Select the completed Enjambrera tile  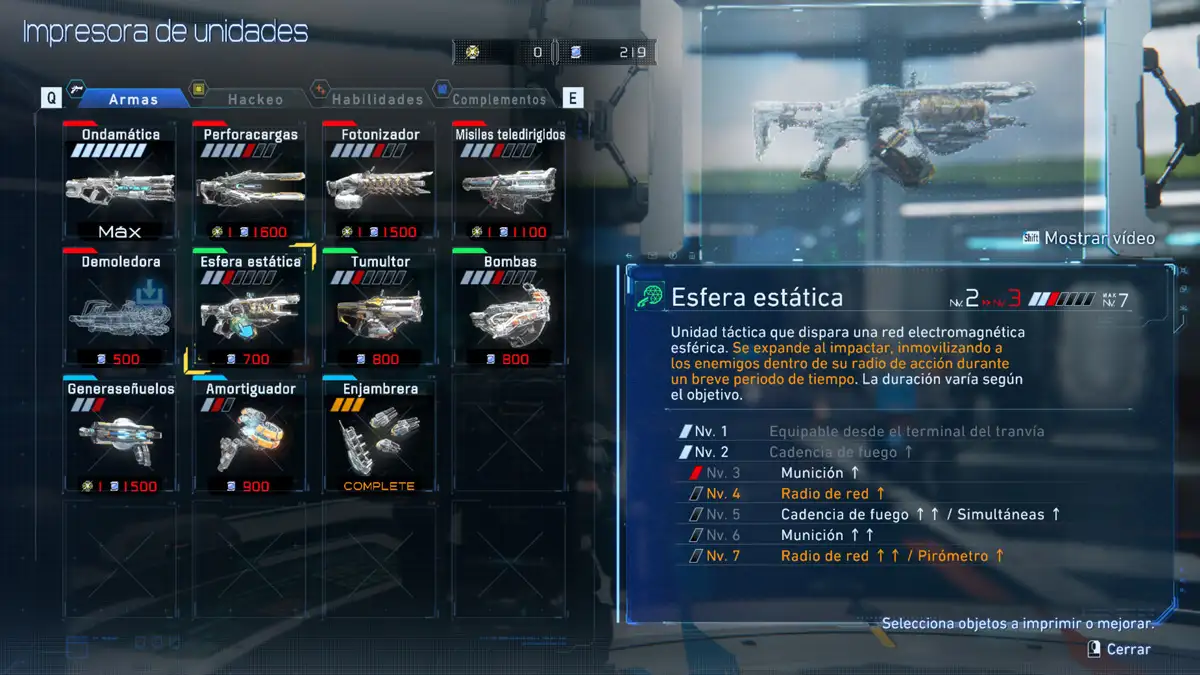[380, 436]
